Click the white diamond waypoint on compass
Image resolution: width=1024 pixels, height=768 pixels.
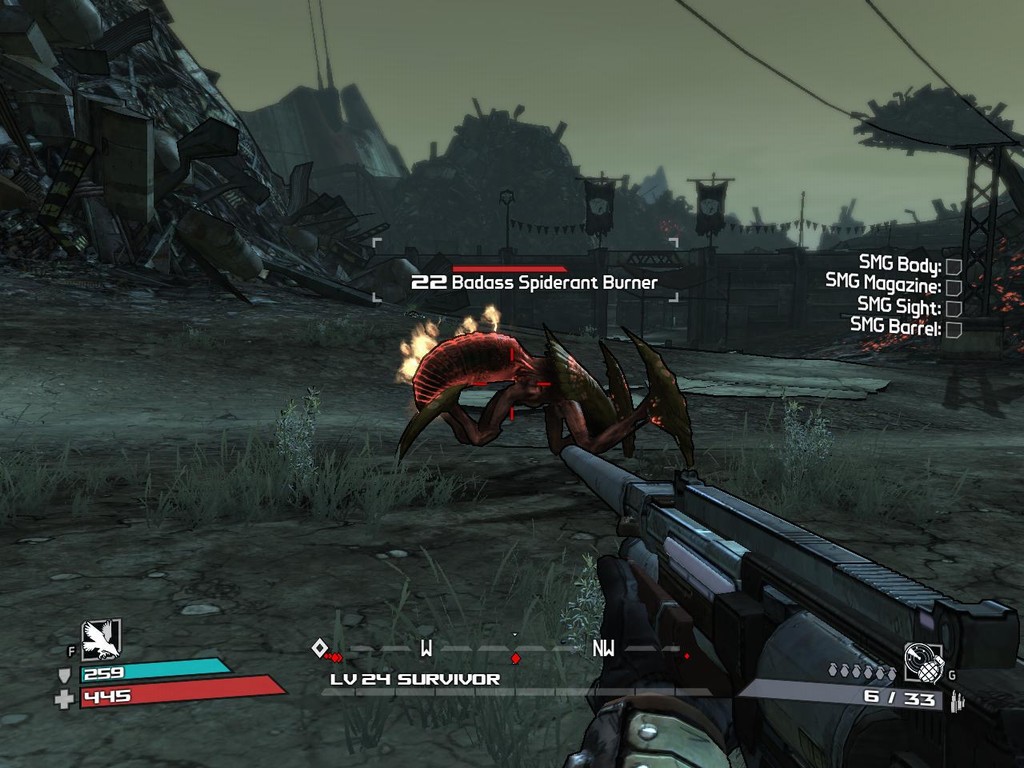[x=319, y=648]
